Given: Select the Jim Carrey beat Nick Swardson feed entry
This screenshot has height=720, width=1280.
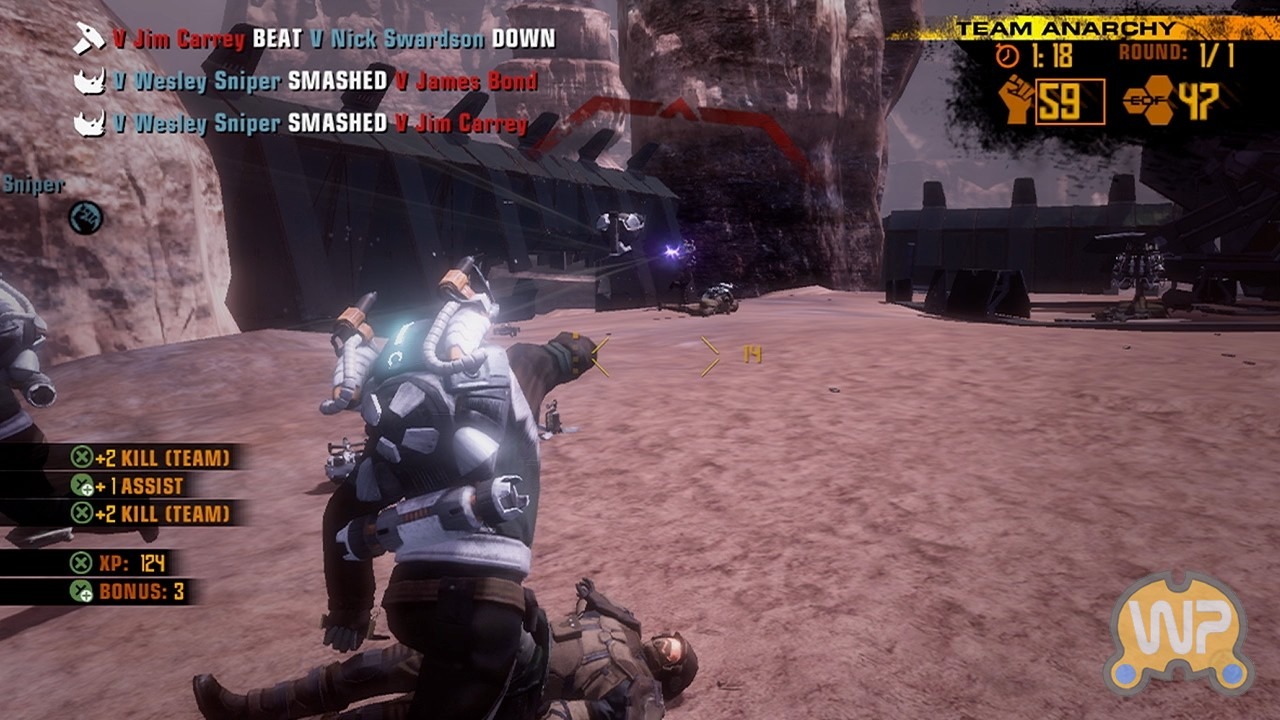Looking at the screenshot, I should click(x=315, y=40).
